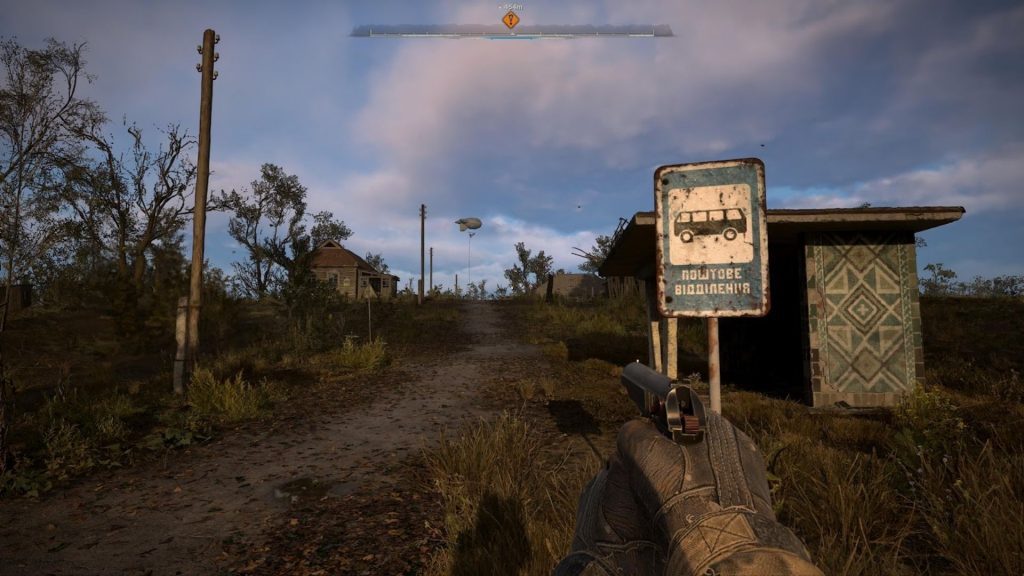Click the orange quest objective marker
1024x576 pixels.
(x=511, y=19)
